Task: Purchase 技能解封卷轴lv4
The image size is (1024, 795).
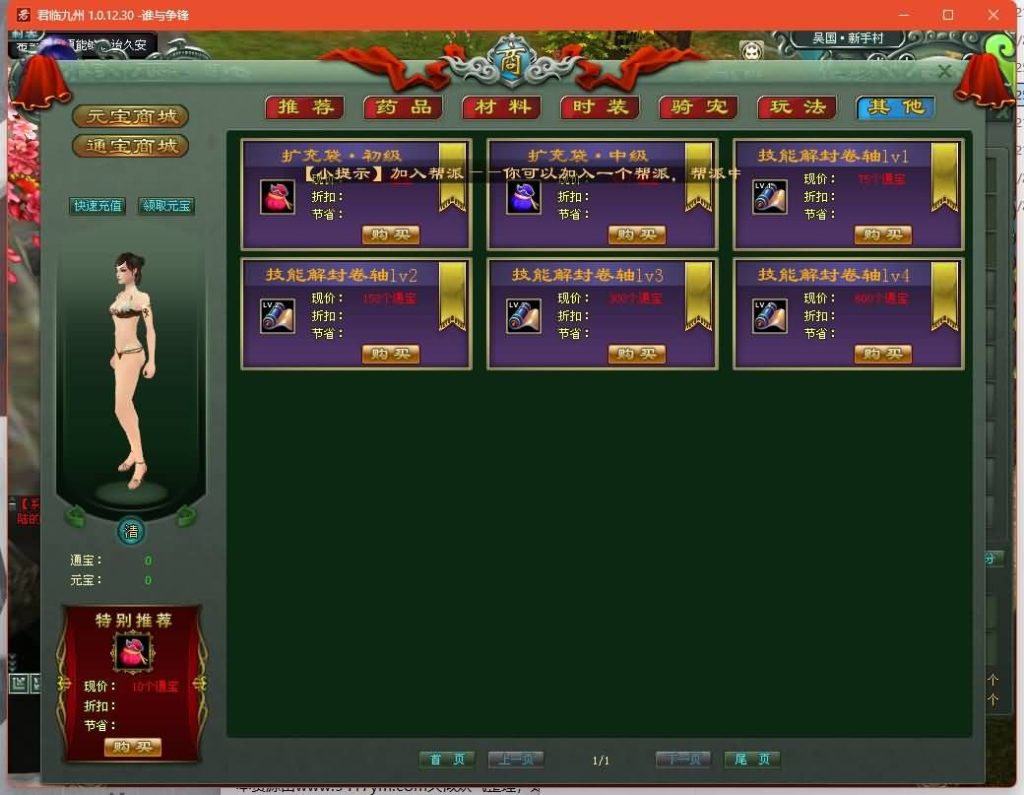Action: click(x=882, y=354)
